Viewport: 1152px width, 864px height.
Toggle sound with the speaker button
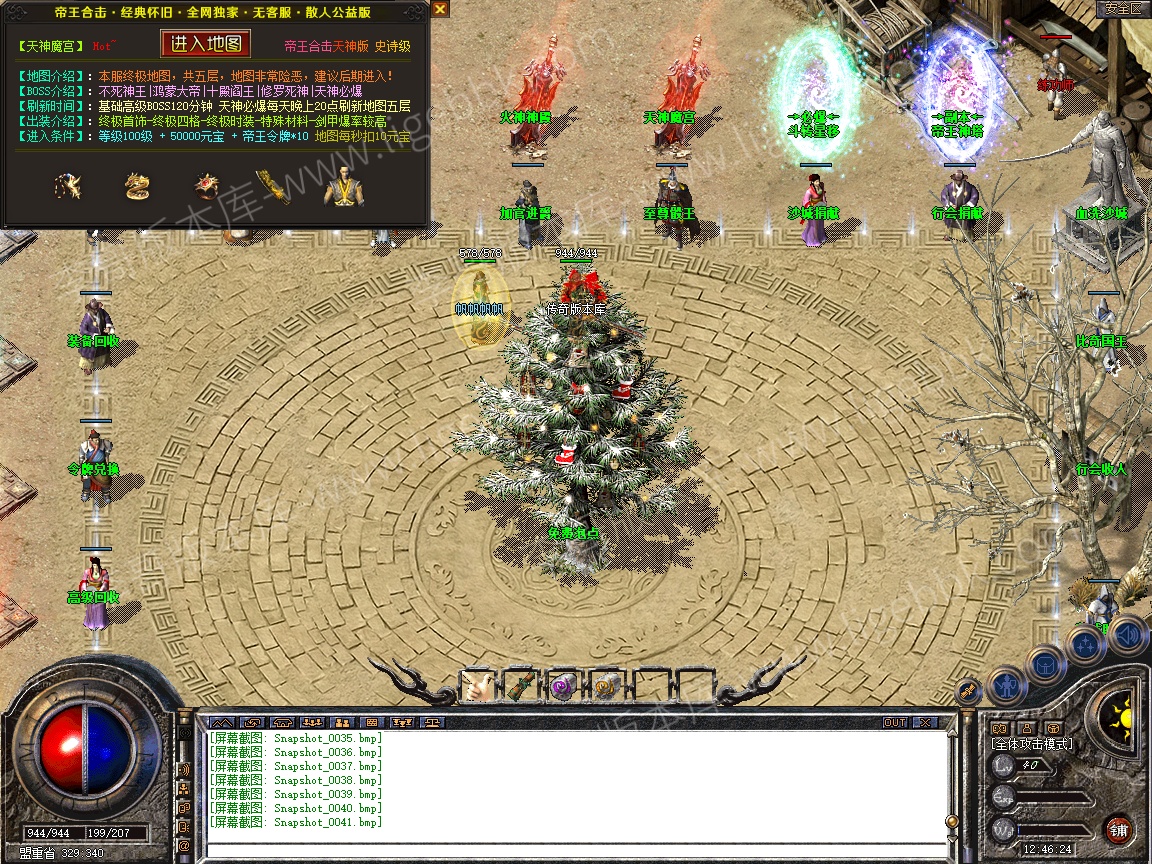[x=1128, y=633]
